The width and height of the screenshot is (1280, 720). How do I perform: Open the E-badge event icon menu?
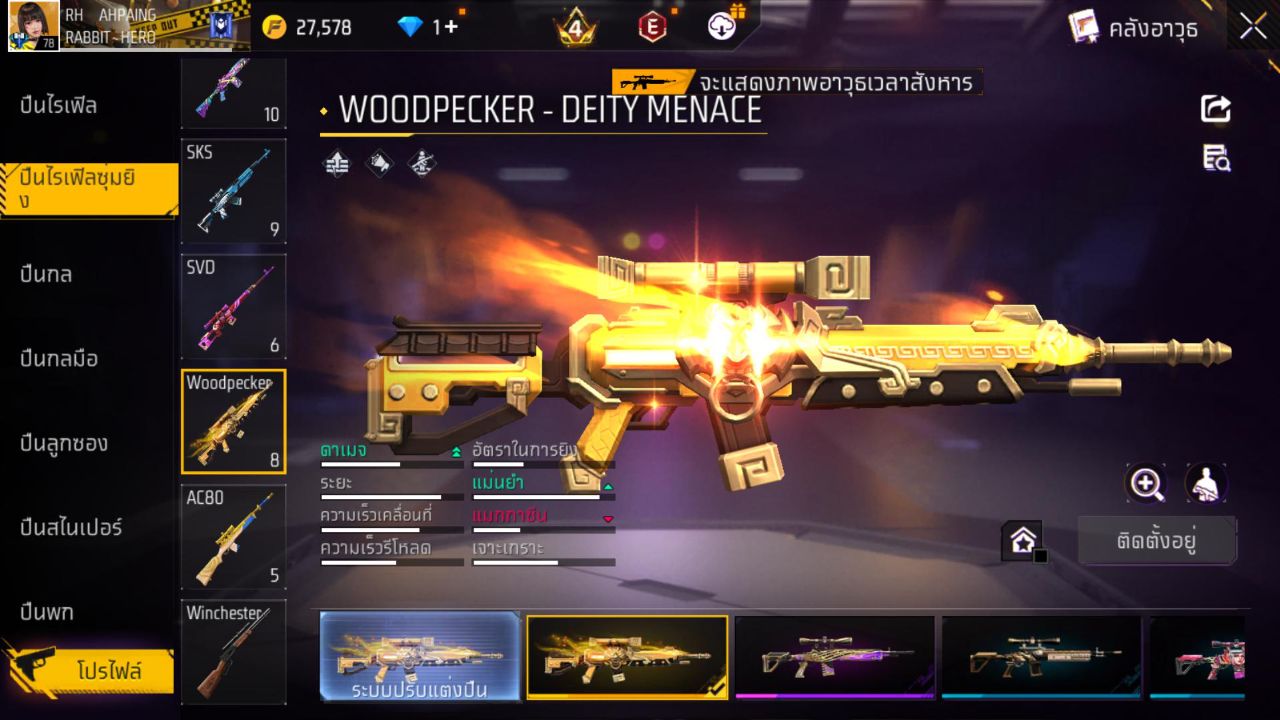[x=651, y=27]
